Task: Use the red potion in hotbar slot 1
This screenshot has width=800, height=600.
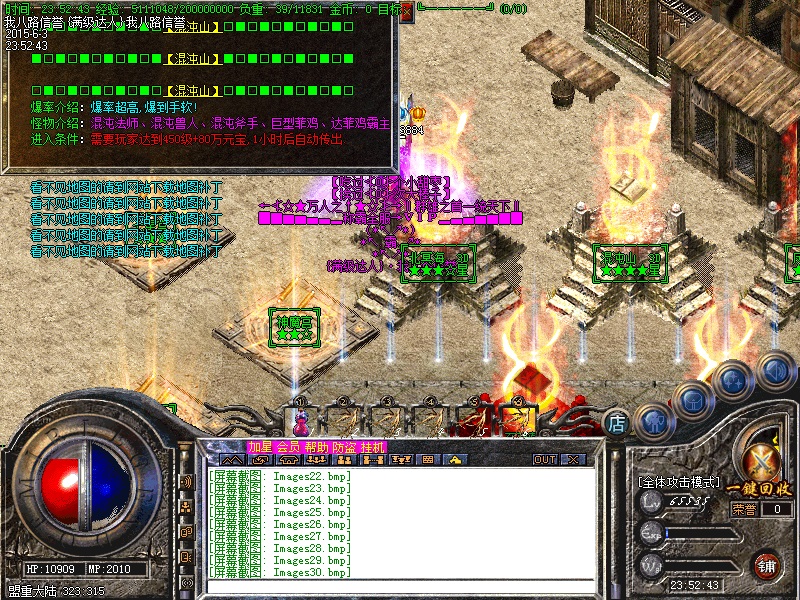Action: pos(300,422)
